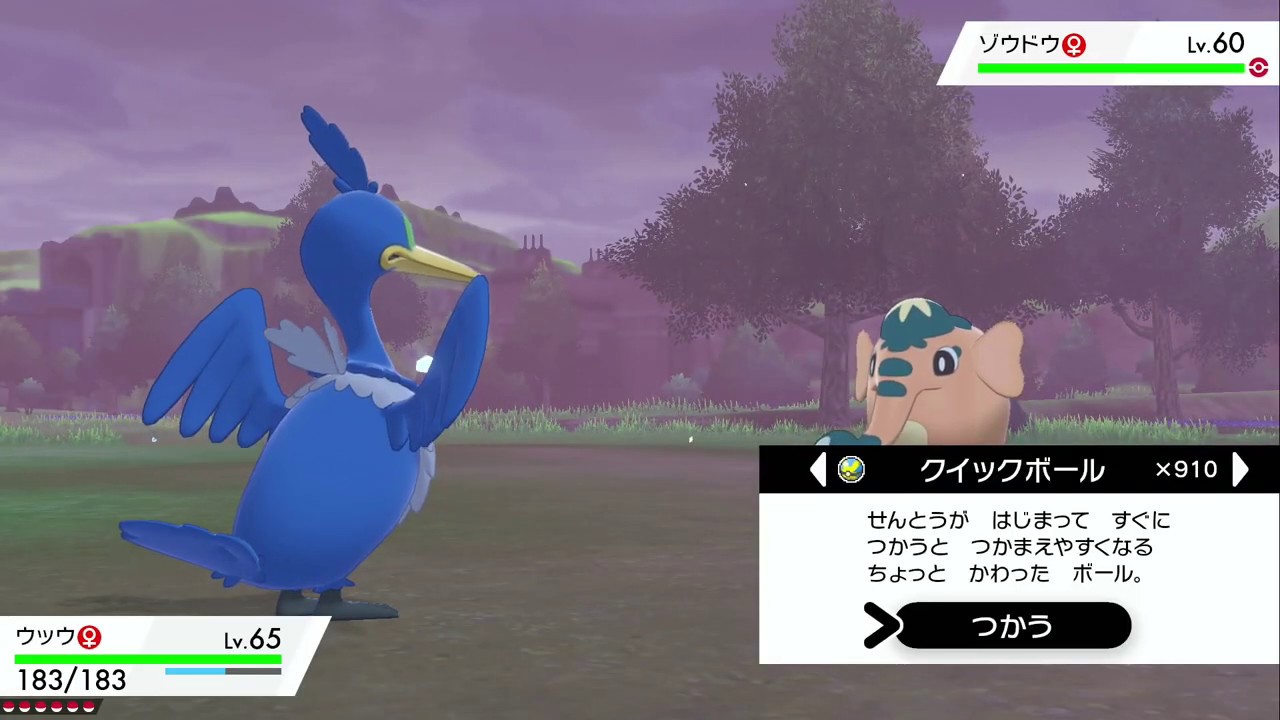Cycle to previous ball with left arrow
This screenshot has width=1280, height=720.
(818, 470)
